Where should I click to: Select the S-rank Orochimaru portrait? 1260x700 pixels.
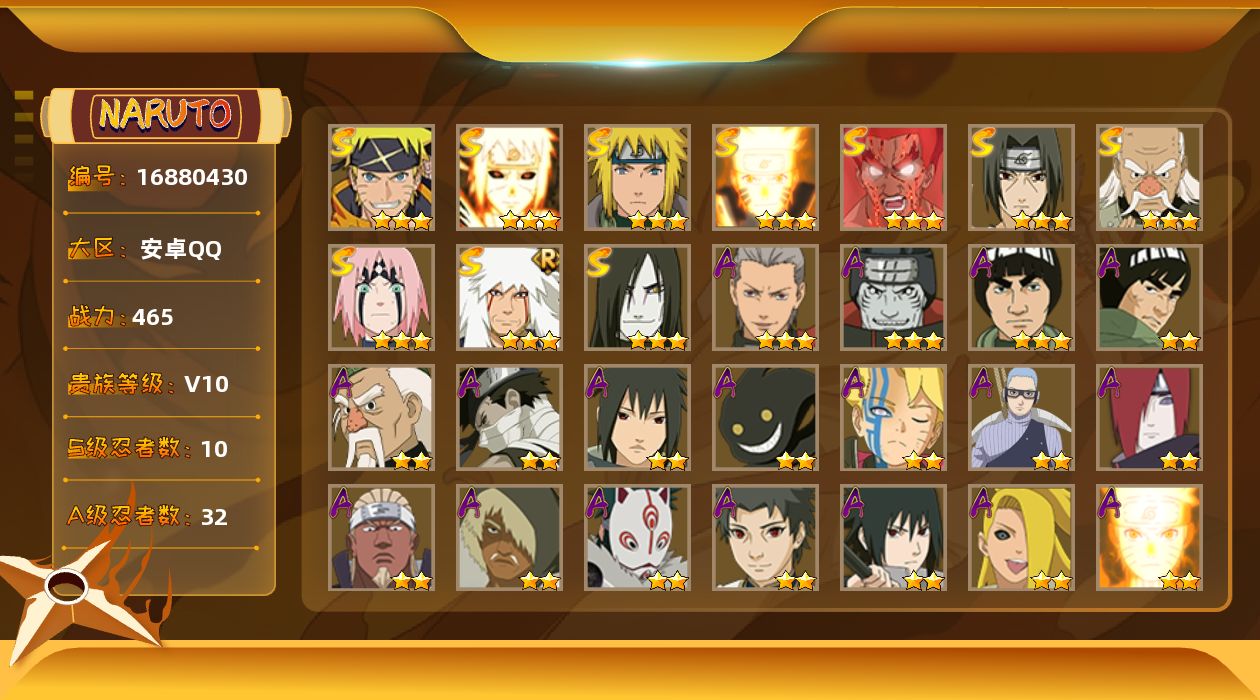tap(637, 297)
